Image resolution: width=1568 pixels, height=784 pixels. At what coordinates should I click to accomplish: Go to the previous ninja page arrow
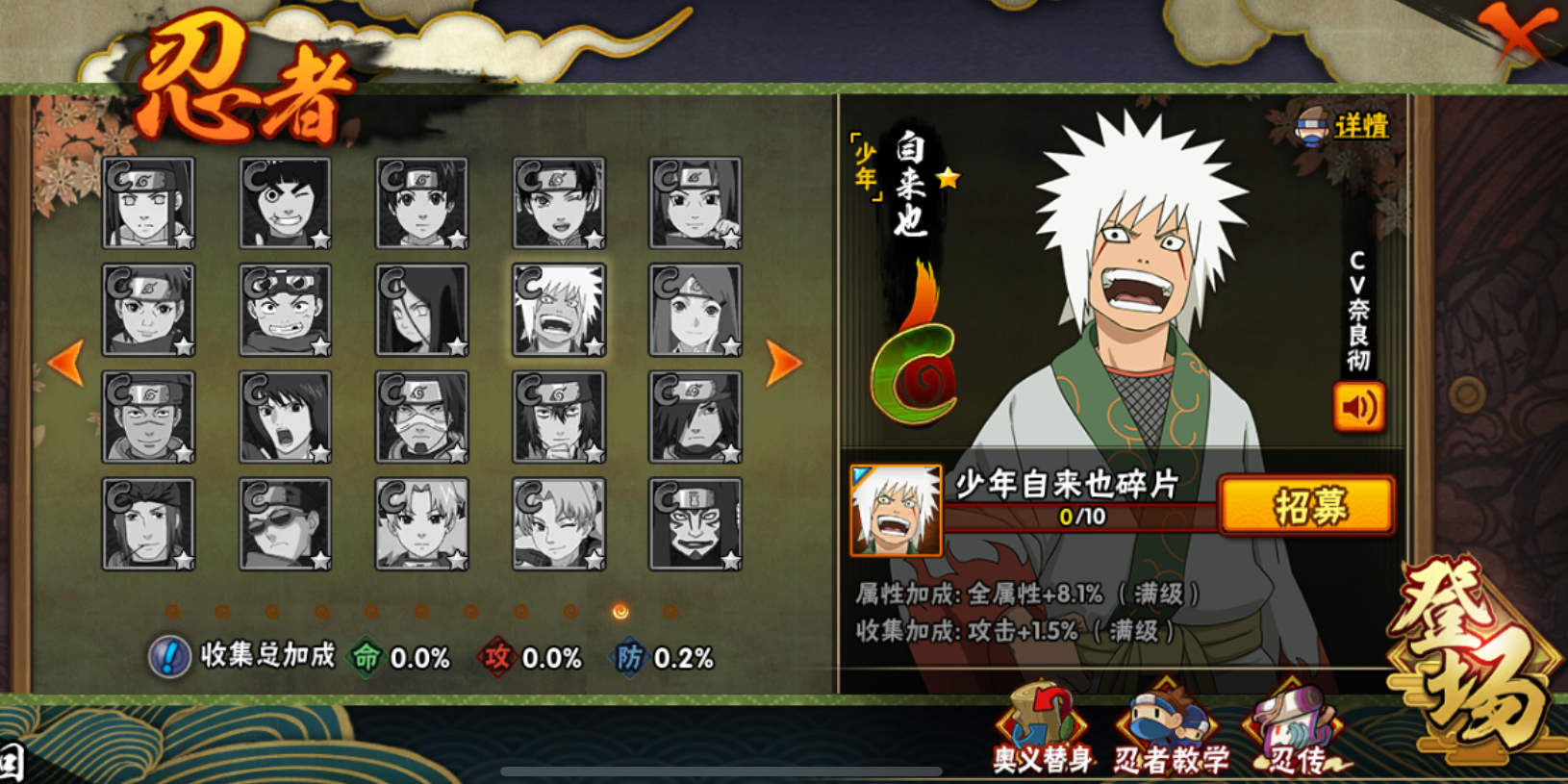point(65,363)
